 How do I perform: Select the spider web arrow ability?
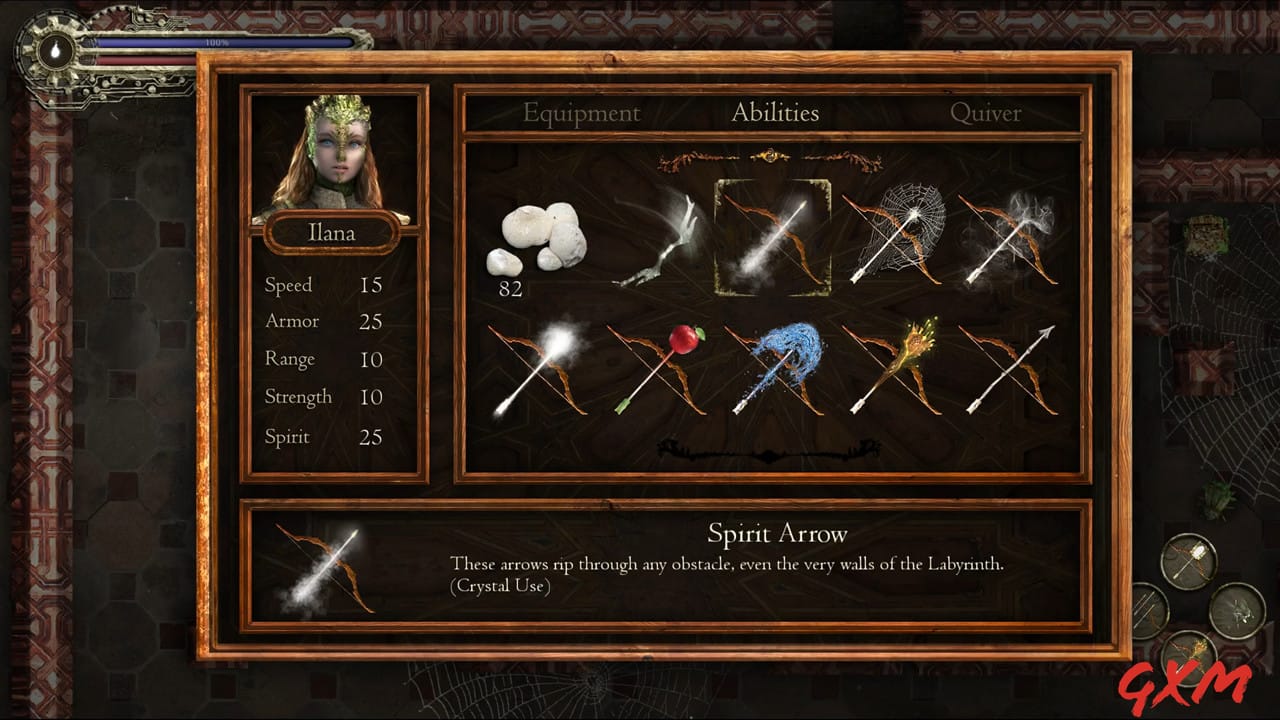click(893, 238)
